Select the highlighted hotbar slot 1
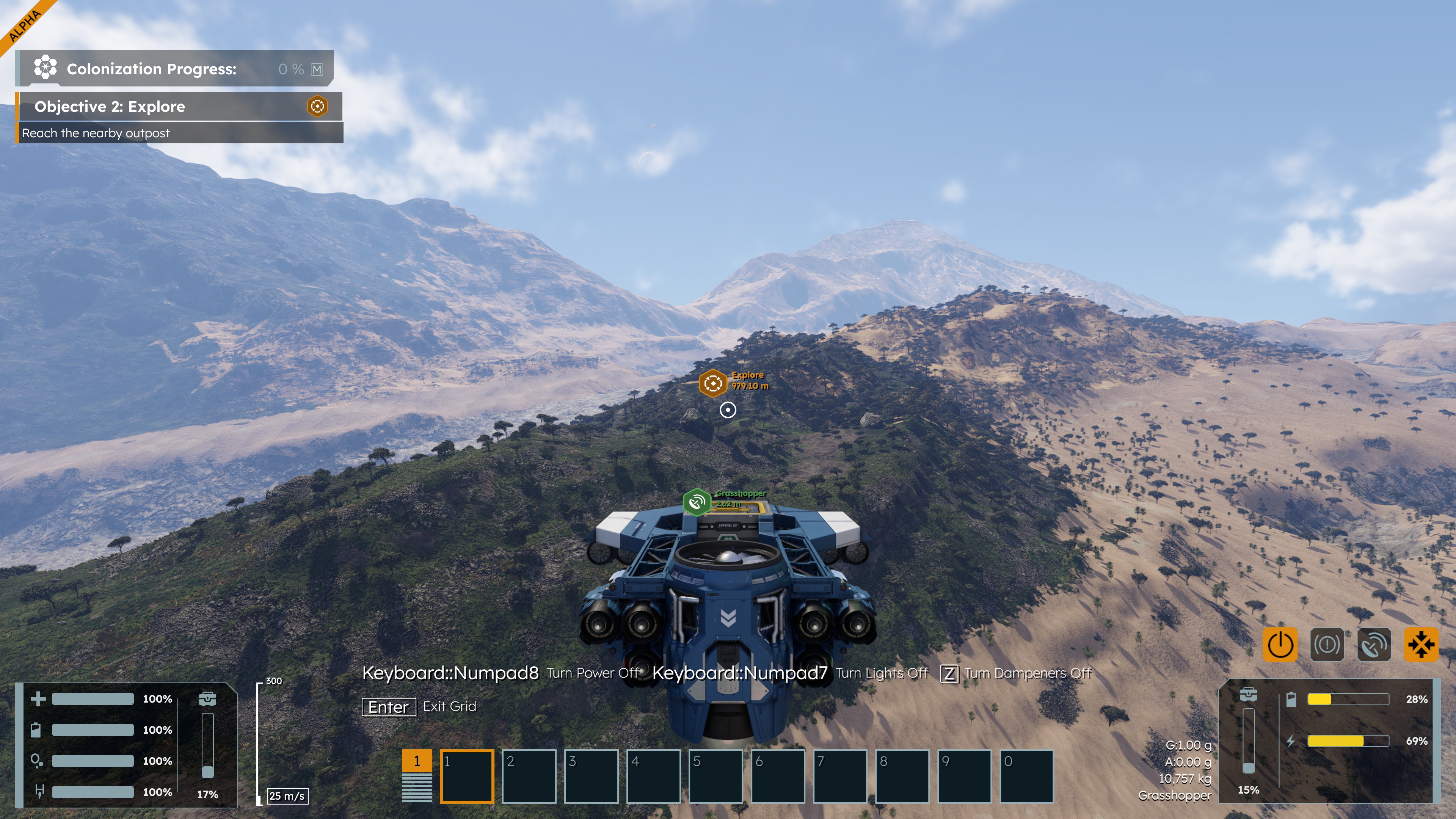 click(x=467, y=776)
